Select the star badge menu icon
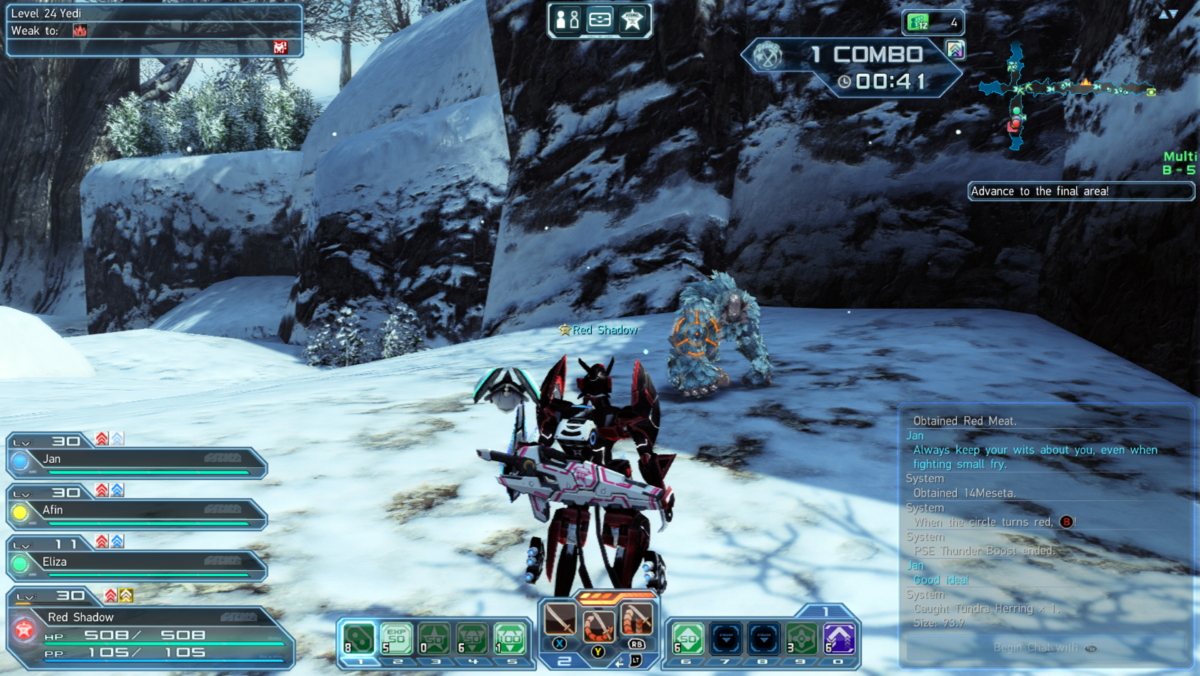 pos(634,20)
